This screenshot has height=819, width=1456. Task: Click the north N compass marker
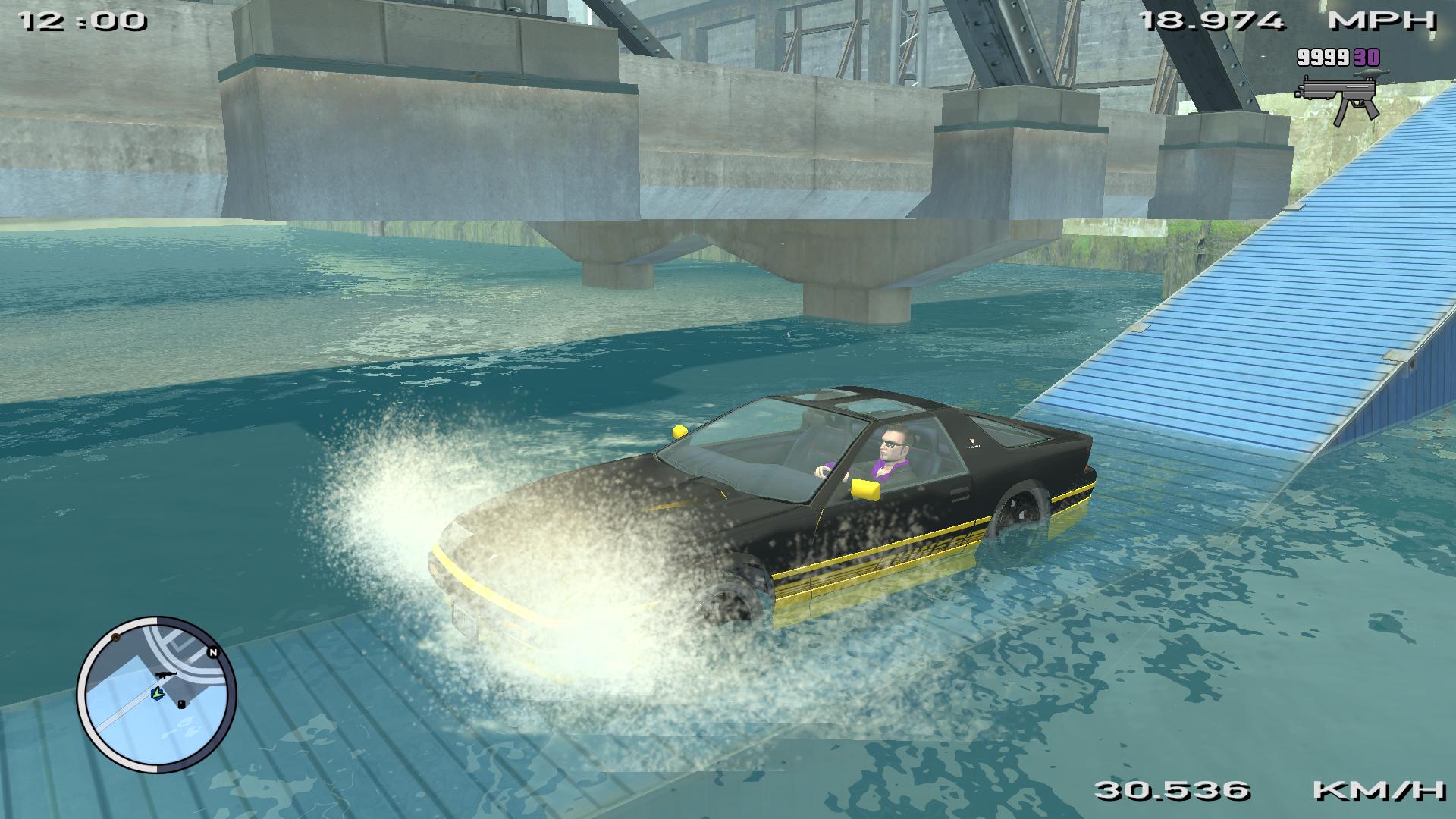click(x=212, y=652)
